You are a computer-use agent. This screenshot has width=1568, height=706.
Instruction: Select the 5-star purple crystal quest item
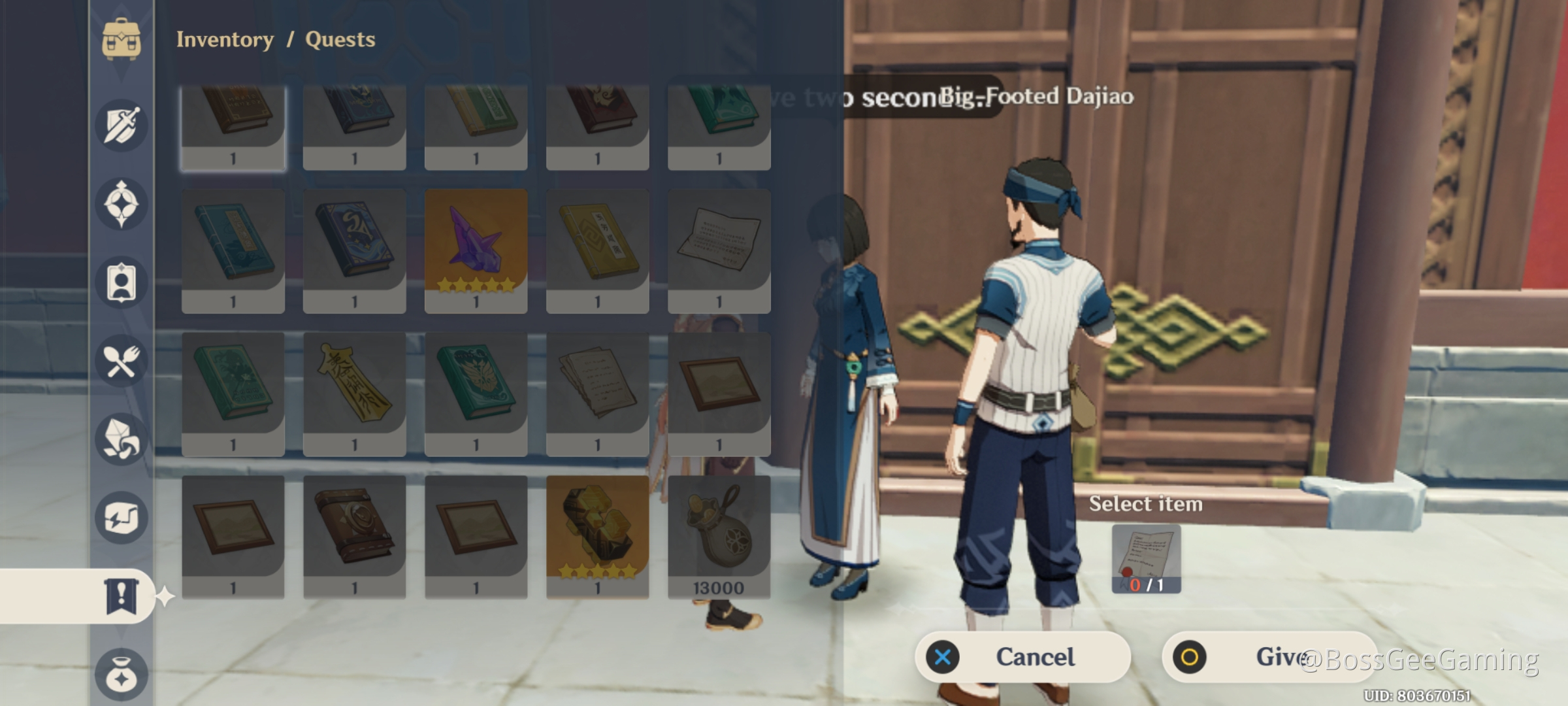tap(476, 252)
